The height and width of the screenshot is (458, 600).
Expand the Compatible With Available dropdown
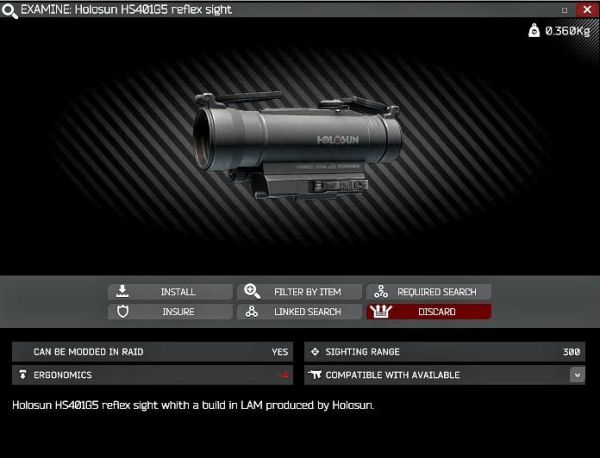(x=576, y=375)
